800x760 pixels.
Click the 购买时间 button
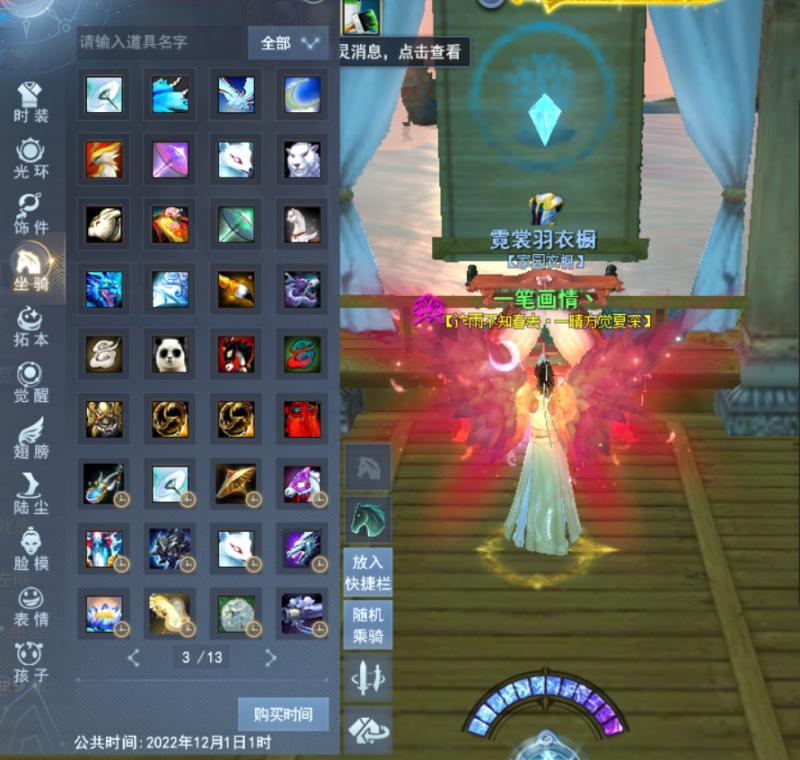283,714
